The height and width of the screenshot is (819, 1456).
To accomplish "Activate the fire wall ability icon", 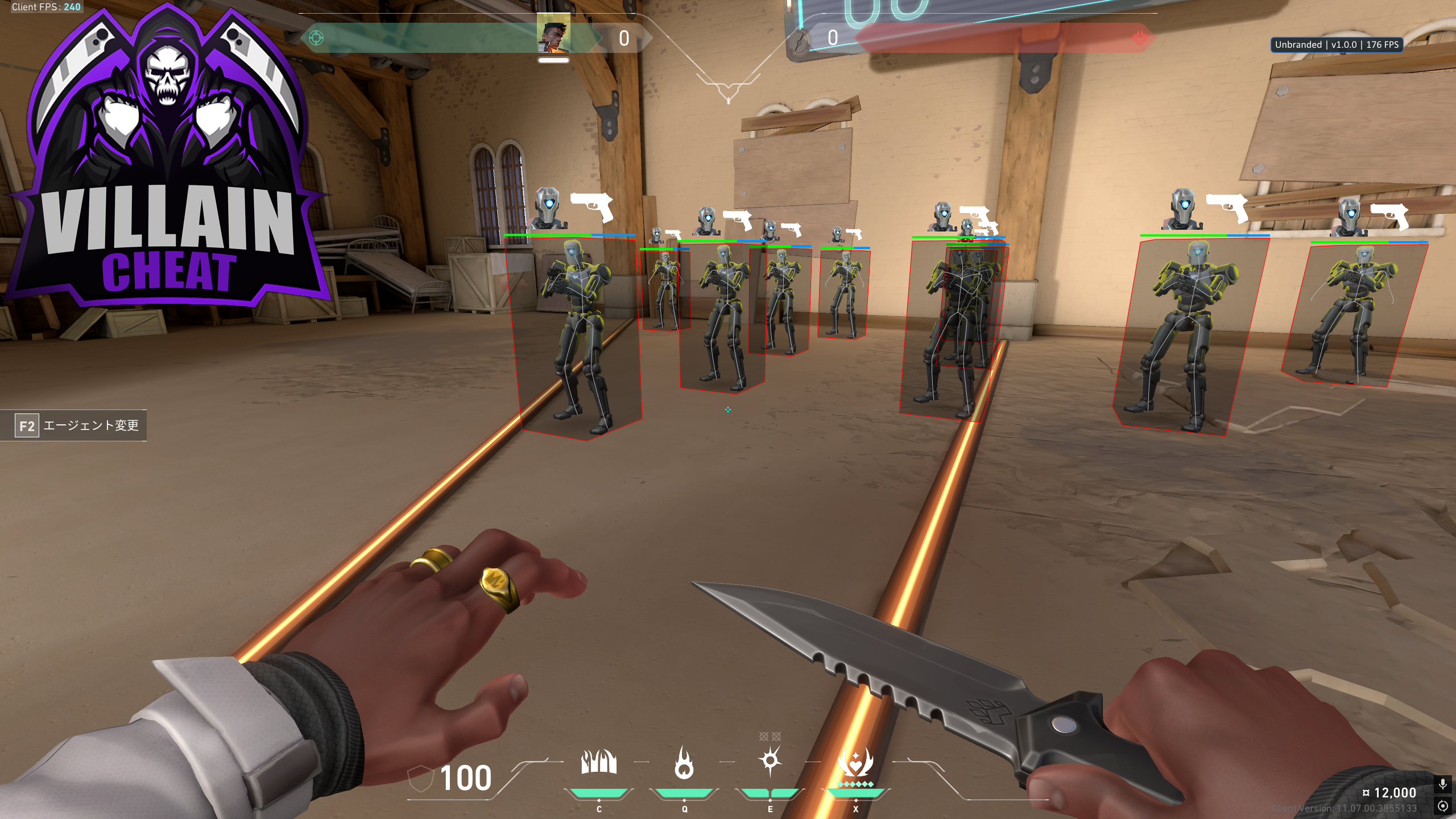I will (598, 763).
